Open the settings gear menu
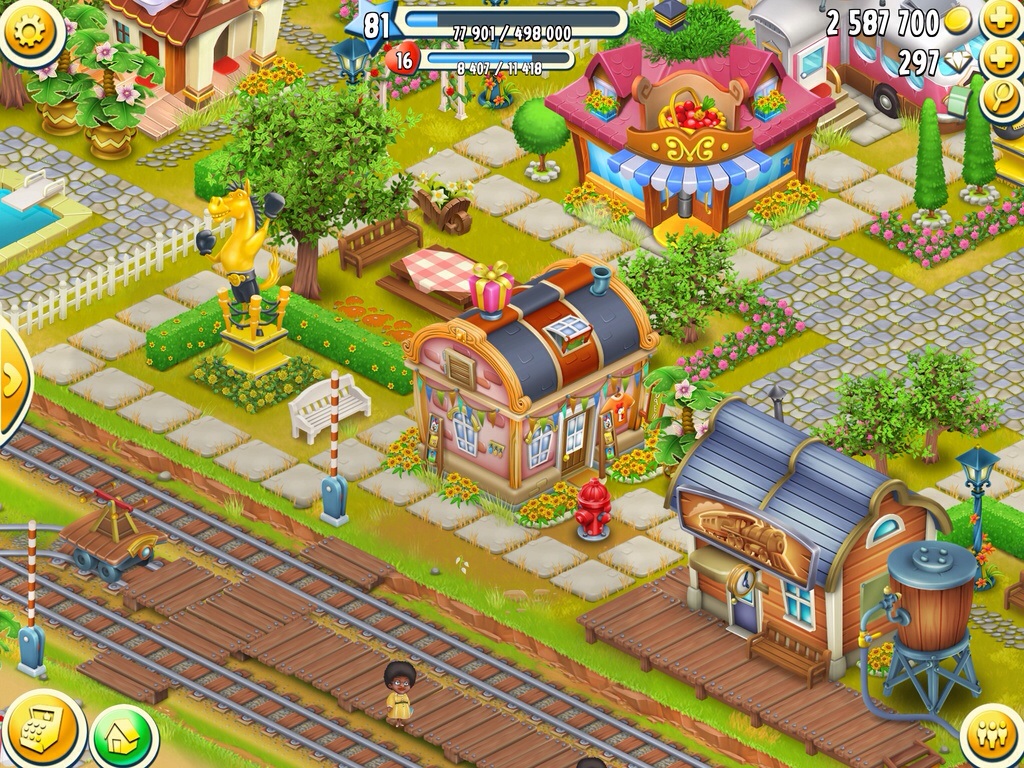This screenshot has width=1024, height=768. pyautogui.click(x=30, y=31)
